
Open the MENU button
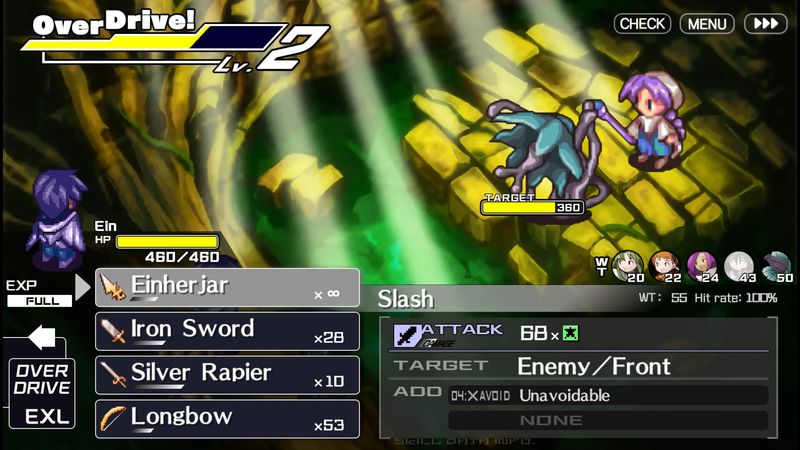(707, 23)
